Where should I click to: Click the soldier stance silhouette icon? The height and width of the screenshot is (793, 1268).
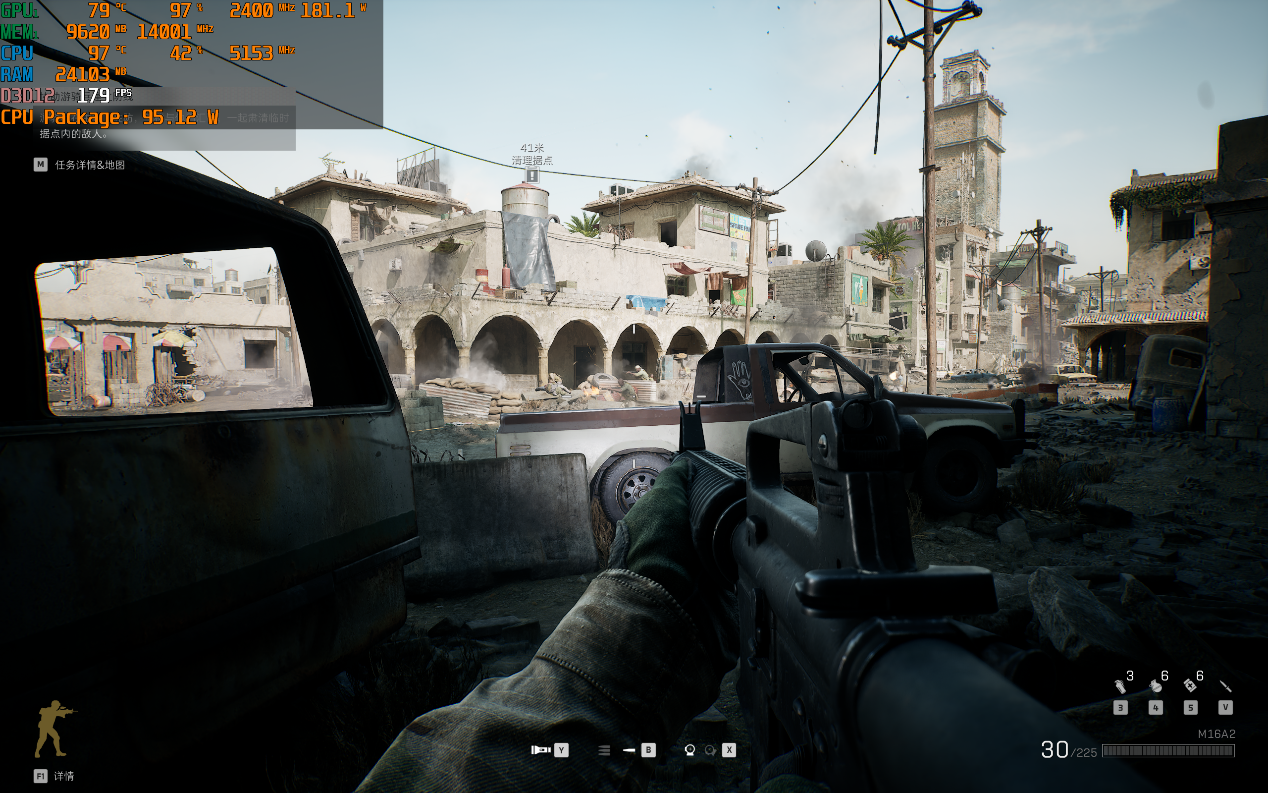point(54,728)
